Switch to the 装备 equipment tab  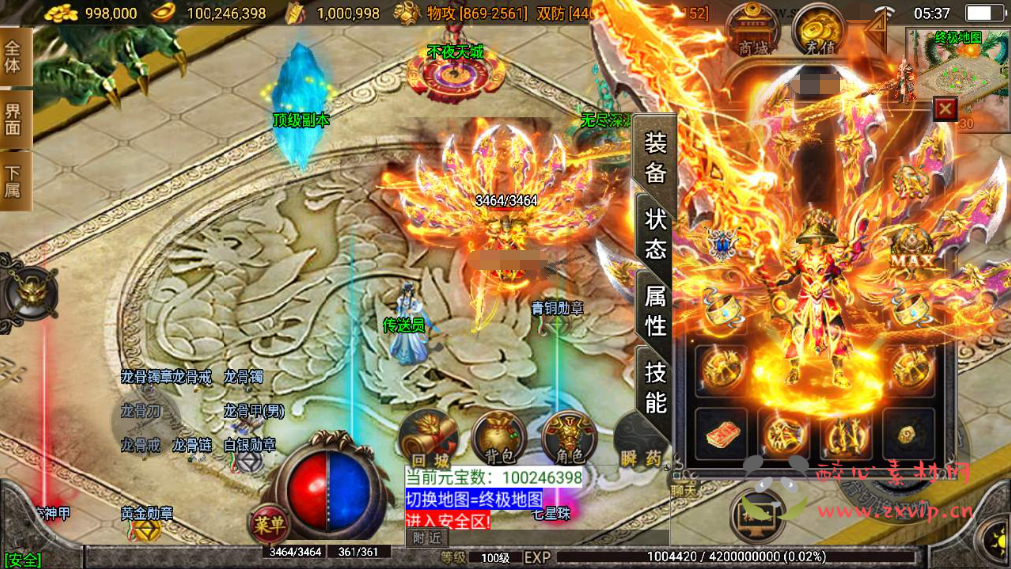tap(655, 158)
